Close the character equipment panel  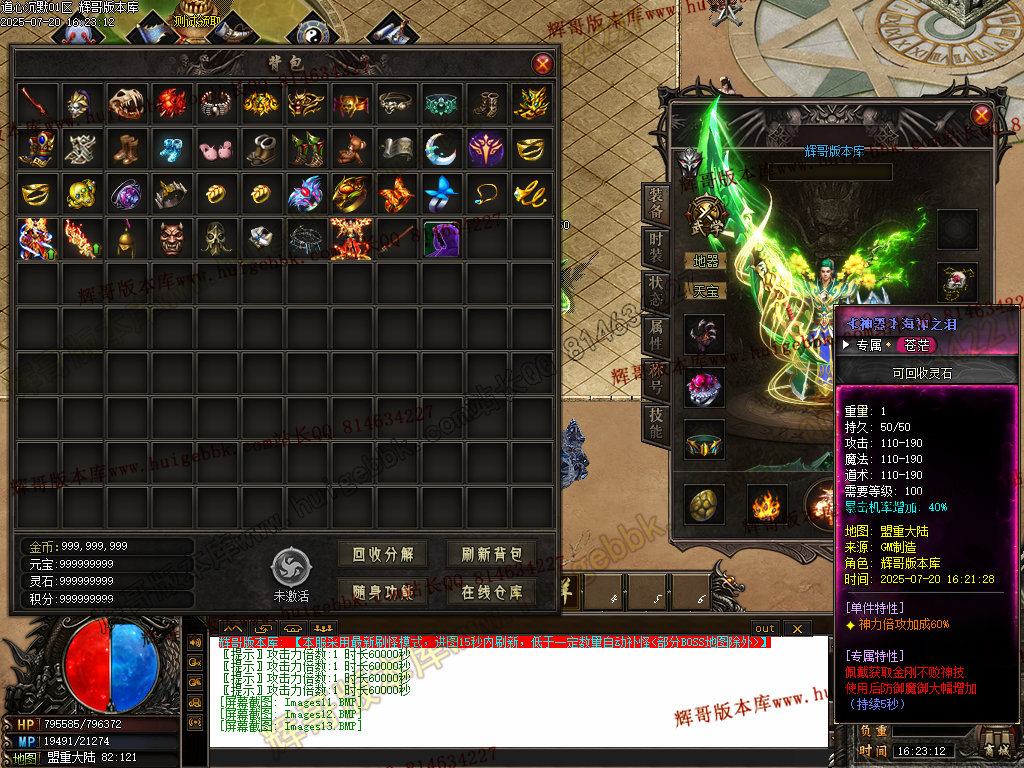[x=981, y=115]
